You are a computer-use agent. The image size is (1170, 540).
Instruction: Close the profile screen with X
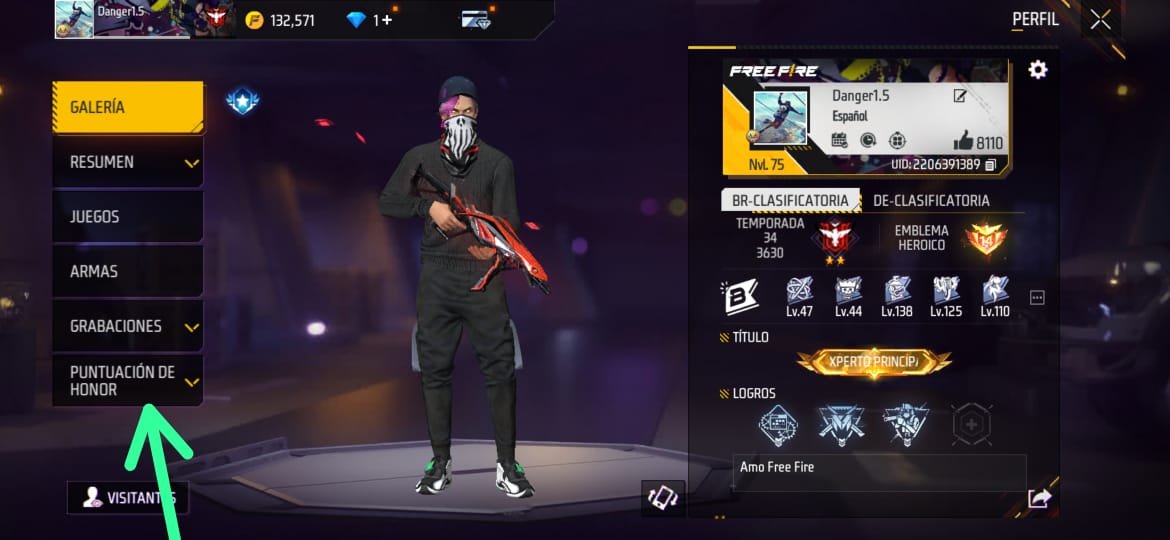pyautogui.click(x=1100, y=19)
